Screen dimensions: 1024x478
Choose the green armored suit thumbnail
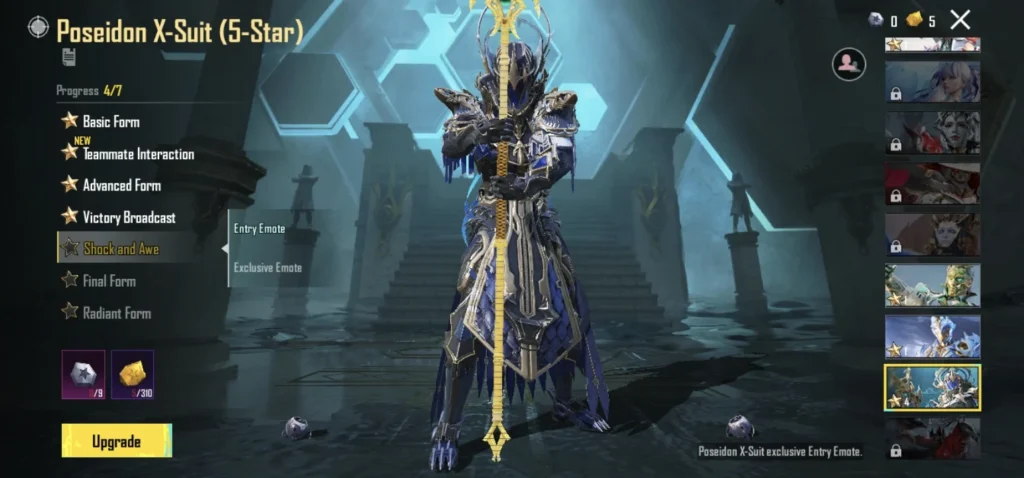point(932,285)
